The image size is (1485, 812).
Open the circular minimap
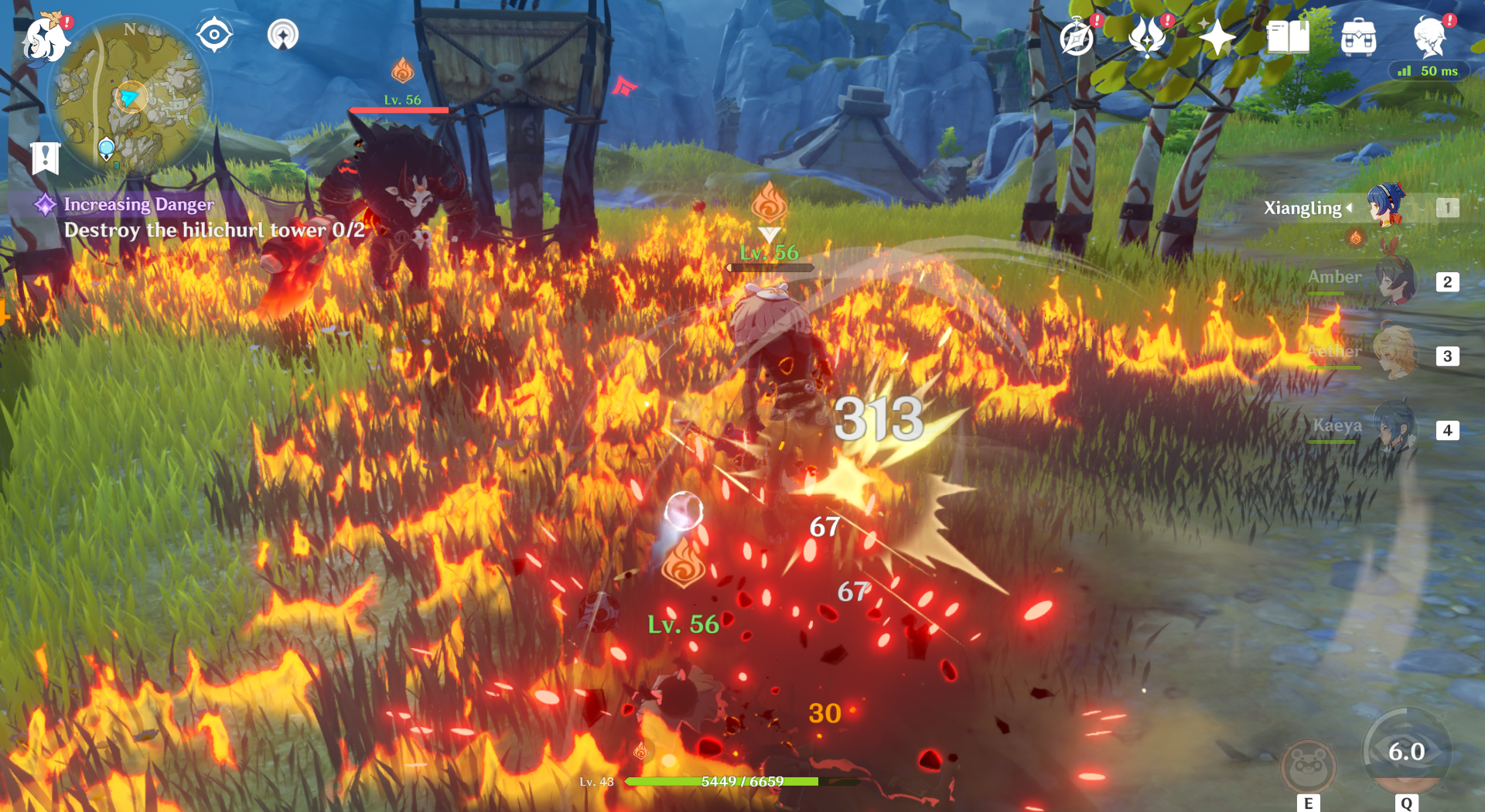129,97
